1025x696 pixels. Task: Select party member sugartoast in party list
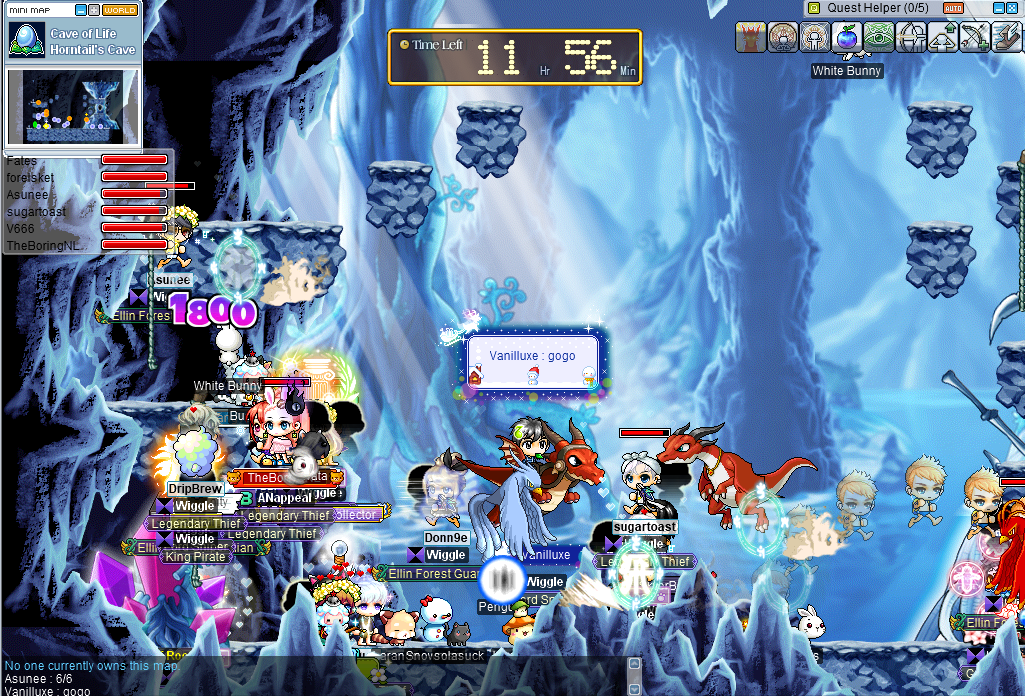click(x=36, y=211)
